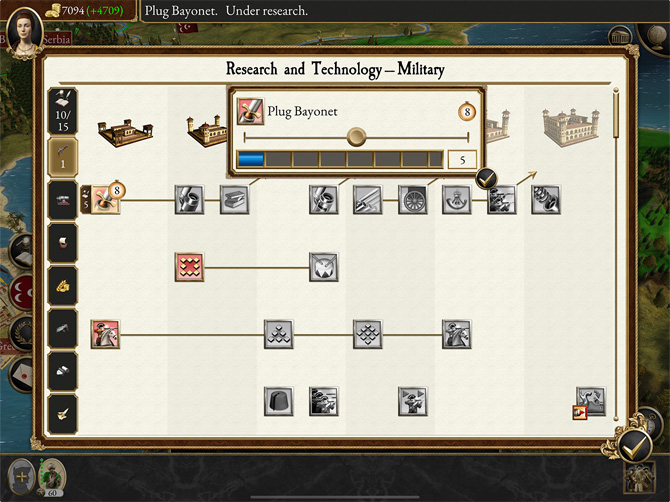Select the red chevron formation technology

tap(189, 267)
